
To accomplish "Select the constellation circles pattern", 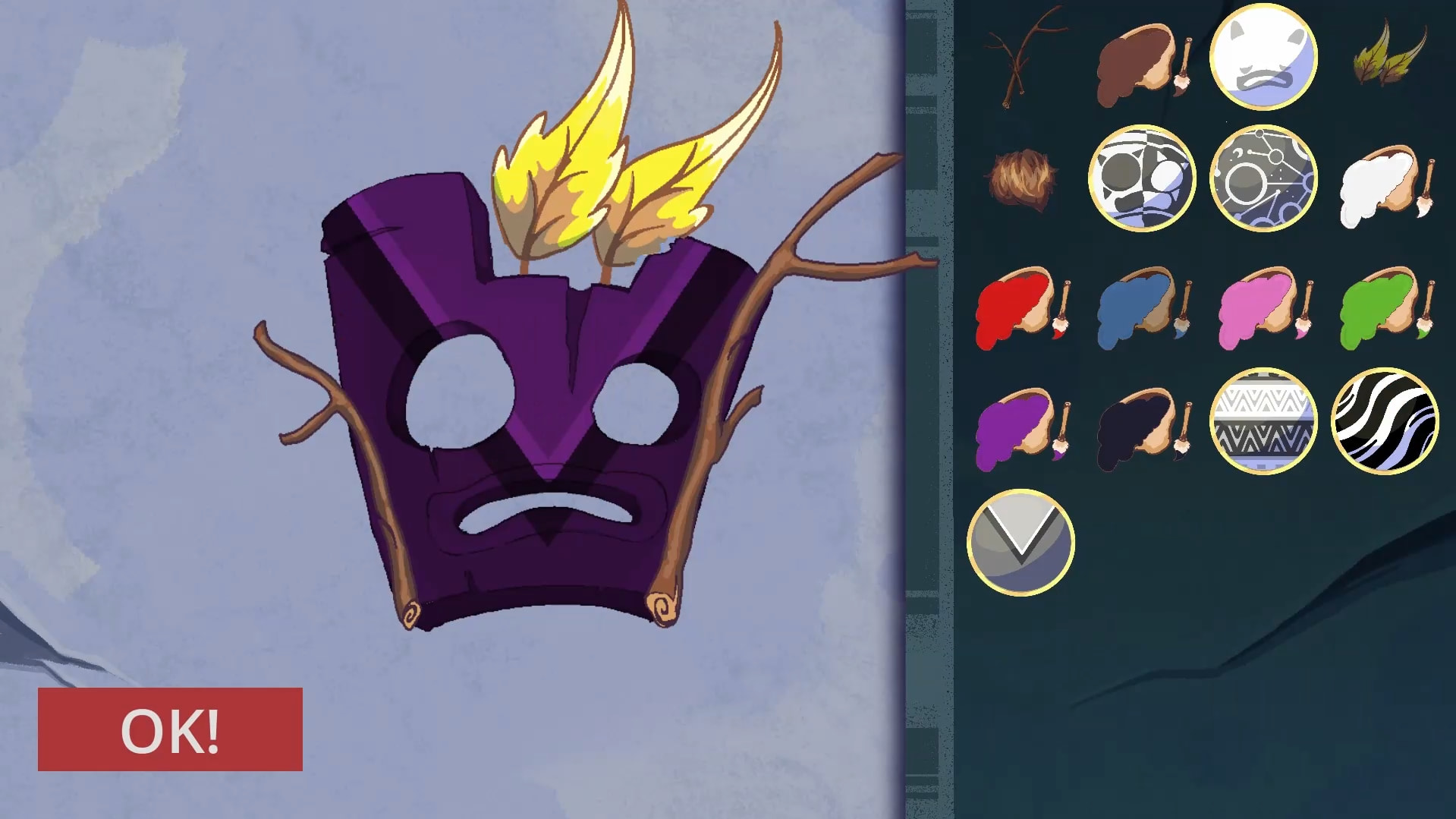I will click(x=1263, y=178).
